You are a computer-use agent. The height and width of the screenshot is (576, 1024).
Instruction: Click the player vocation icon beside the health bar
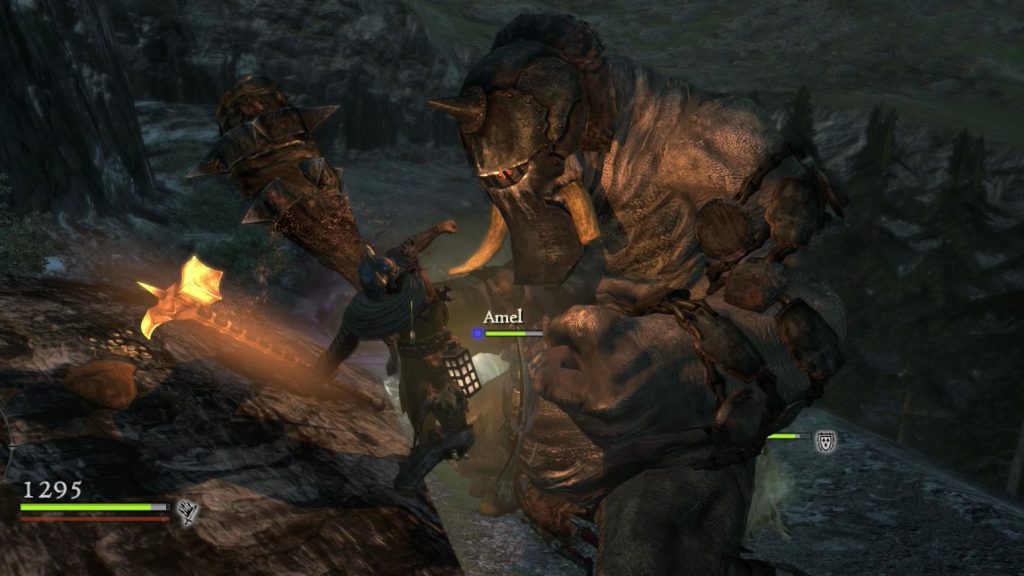[187, 512]
